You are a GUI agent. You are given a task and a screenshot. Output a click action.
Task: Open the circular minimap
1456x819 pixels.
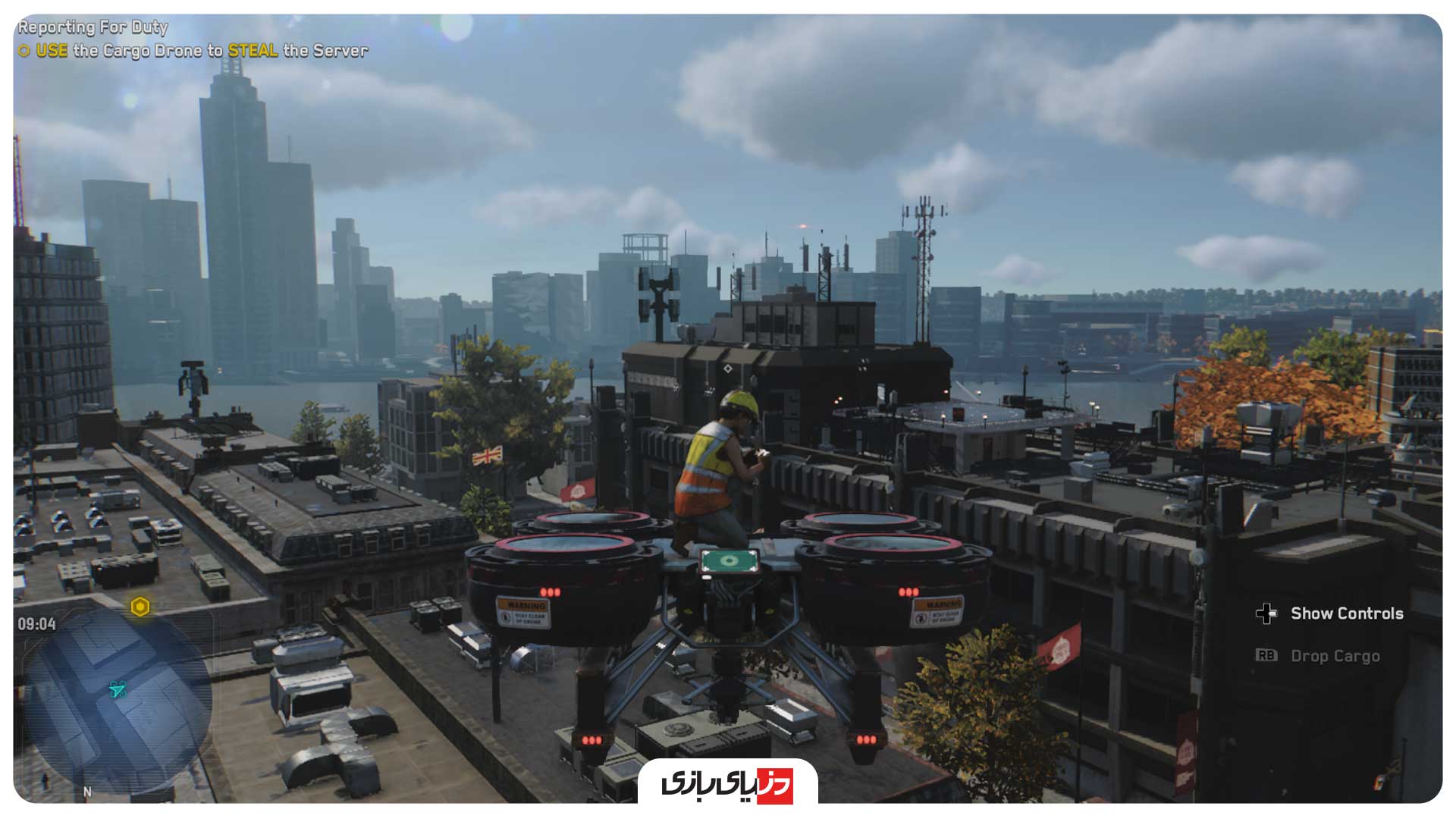tap(118, 701)
